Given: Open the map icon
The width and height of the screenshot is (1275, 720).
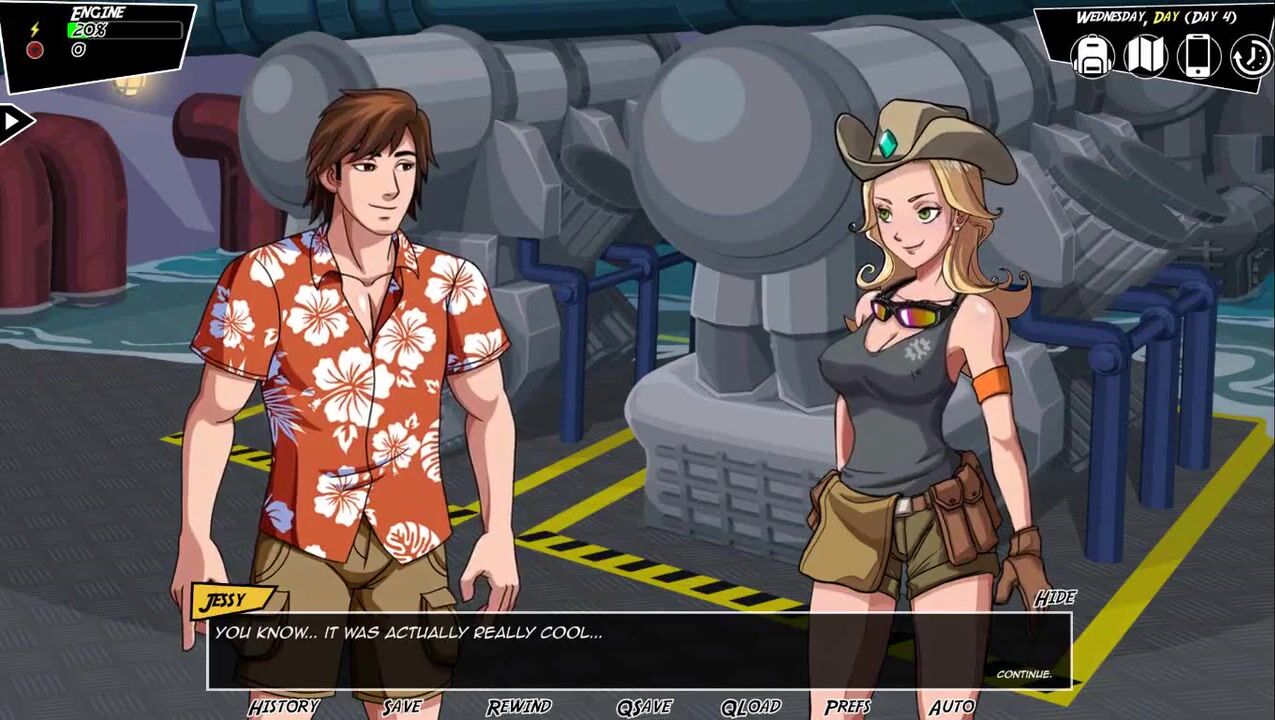Looking at the screenshot, I should pos(1145,56).
